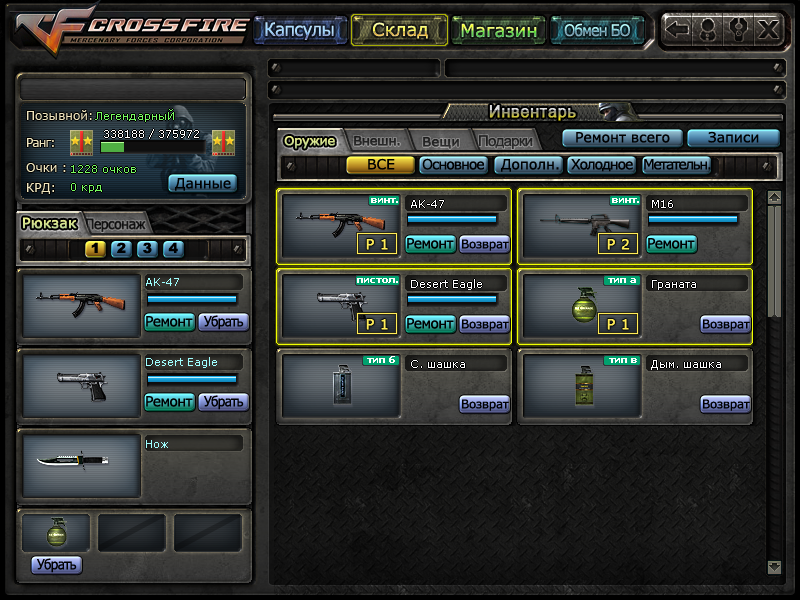
Task: Select backpack slot number 2
Action: pyautogui.click(x=121, y=249)
